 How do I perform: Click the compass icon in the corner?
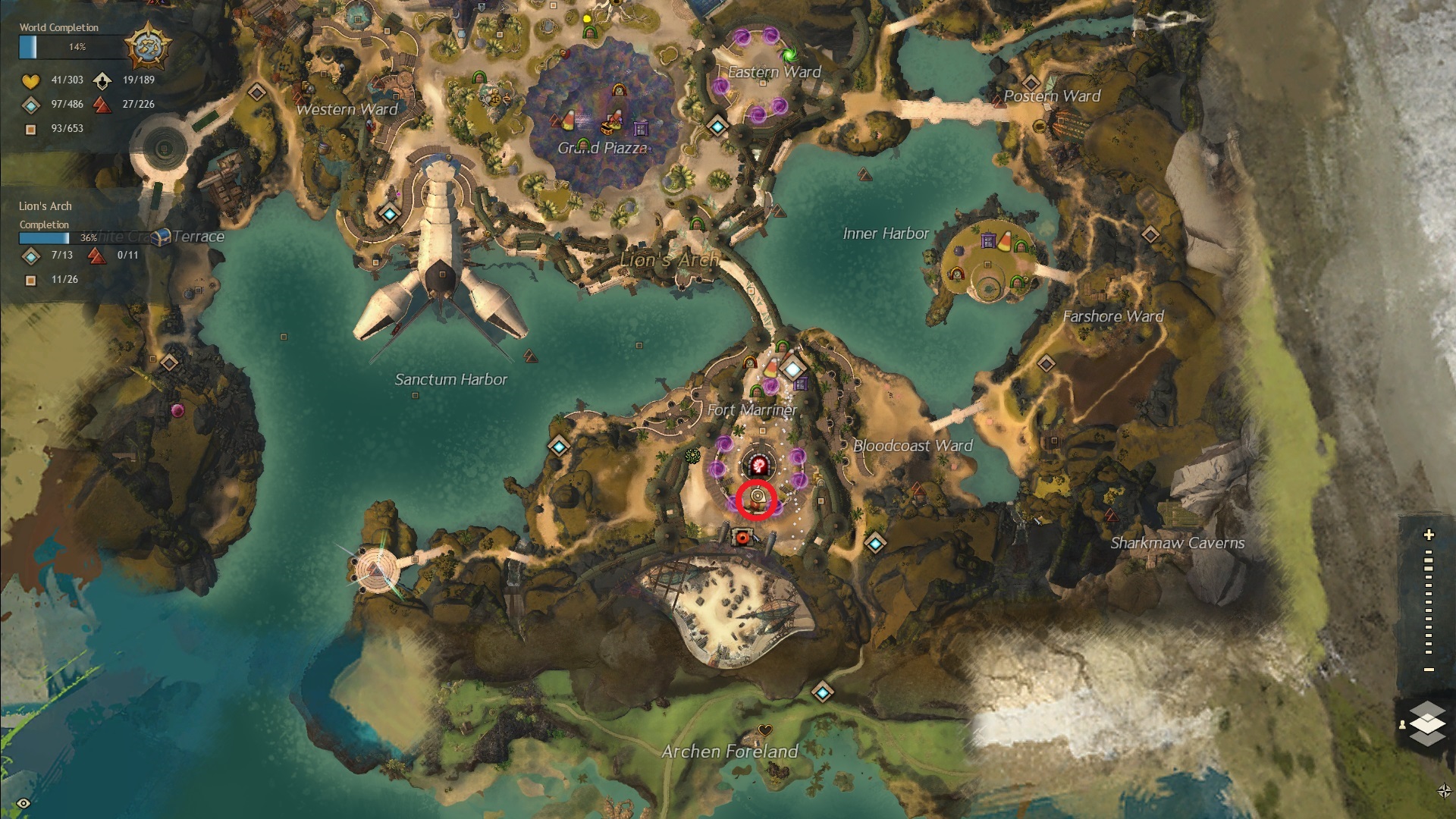tap(1444, 791)
